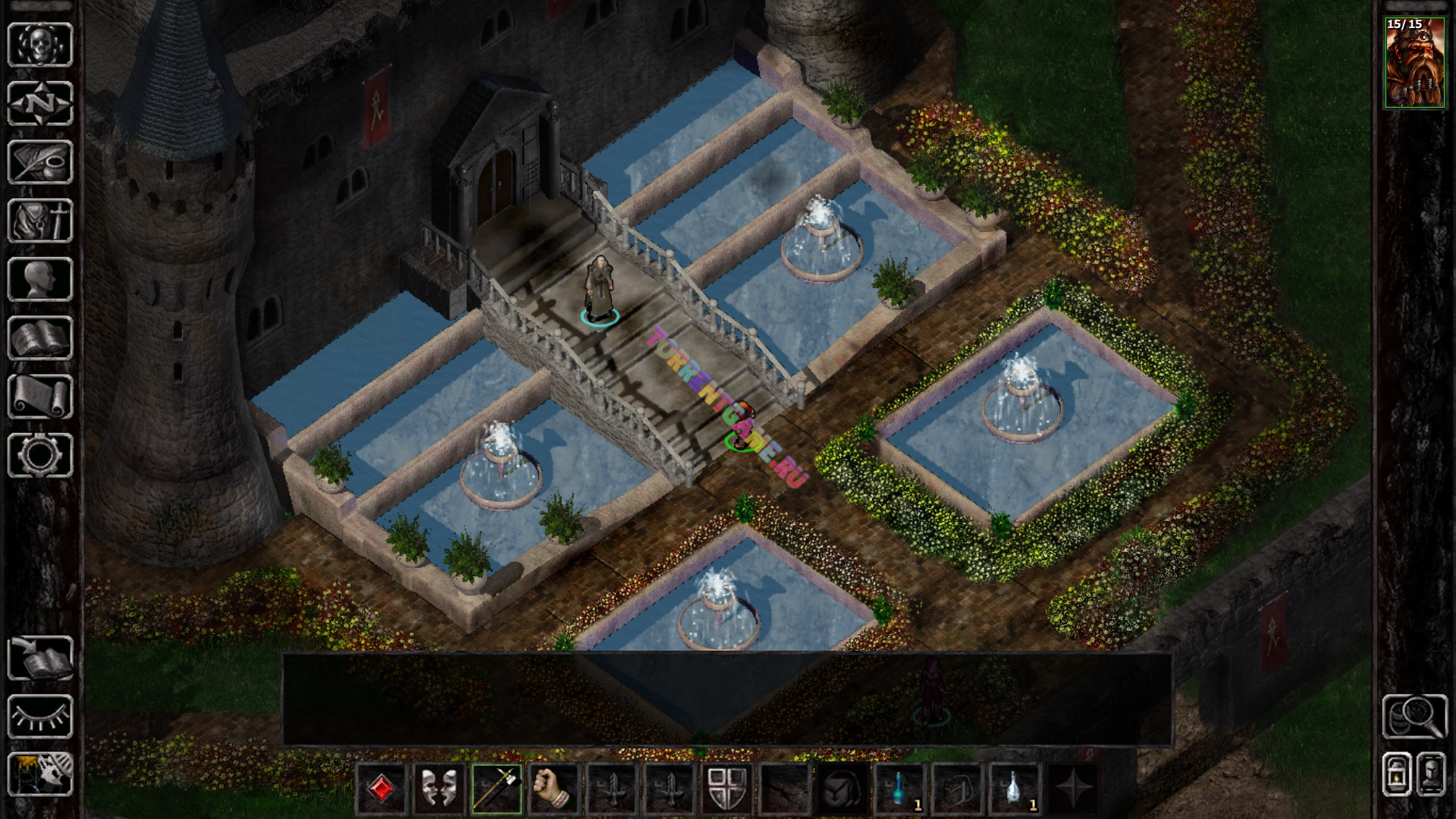Viewport: 1456px width, 819px height.
Task: Choose the red gem action button
Action: (382, 789)
